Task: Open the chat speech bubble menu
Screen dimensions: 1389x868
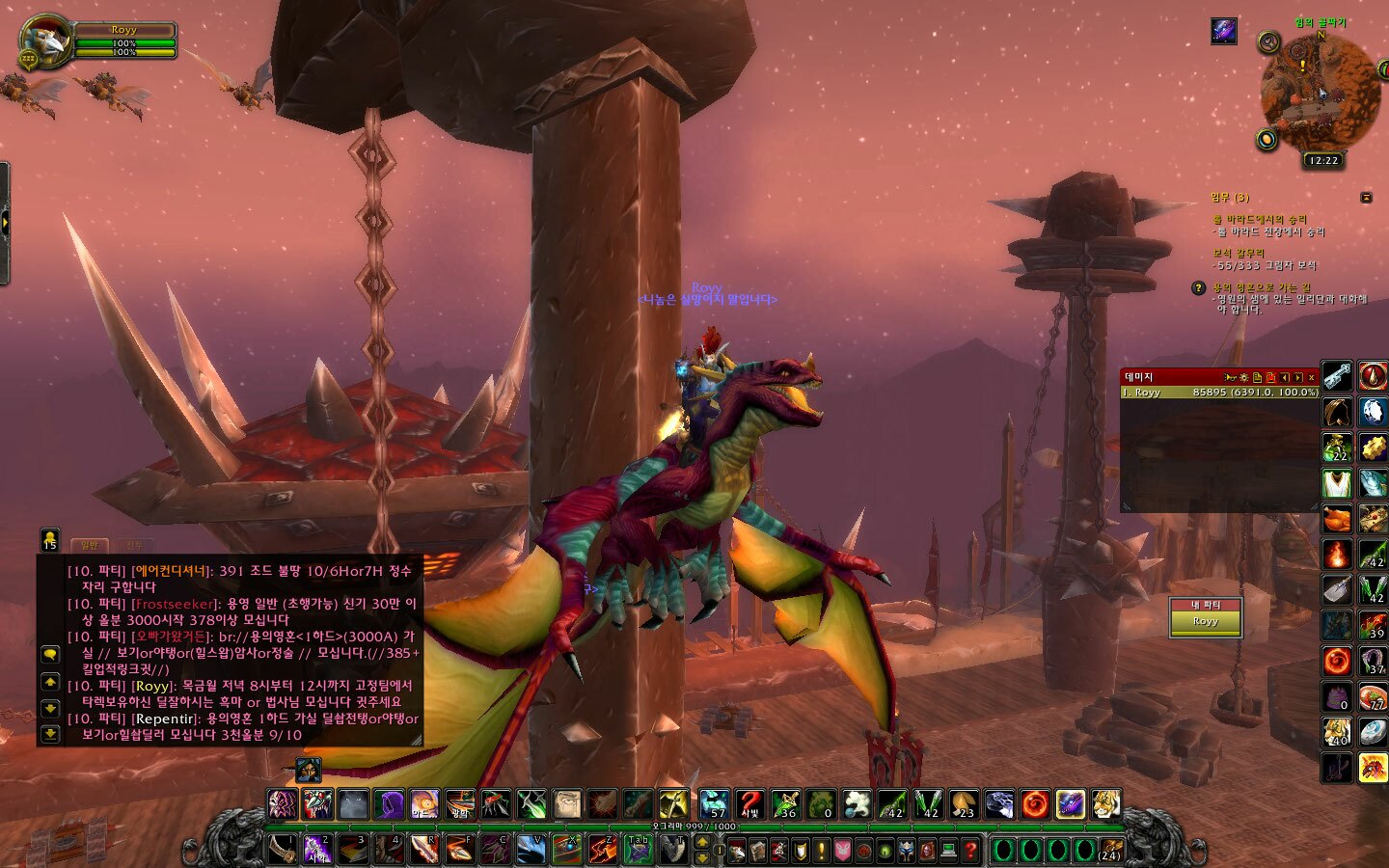Action: [x=50, y=654]
